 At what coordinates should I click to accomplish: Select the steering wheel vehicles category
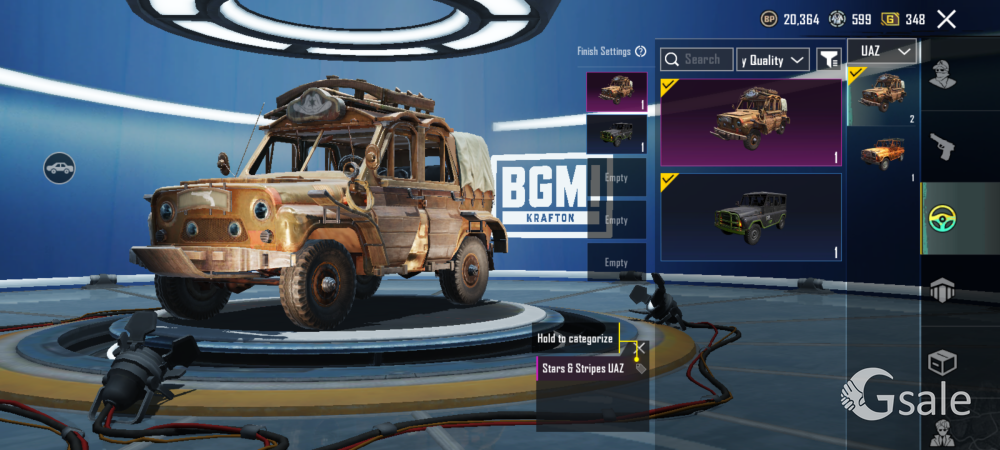click(942, 219)
